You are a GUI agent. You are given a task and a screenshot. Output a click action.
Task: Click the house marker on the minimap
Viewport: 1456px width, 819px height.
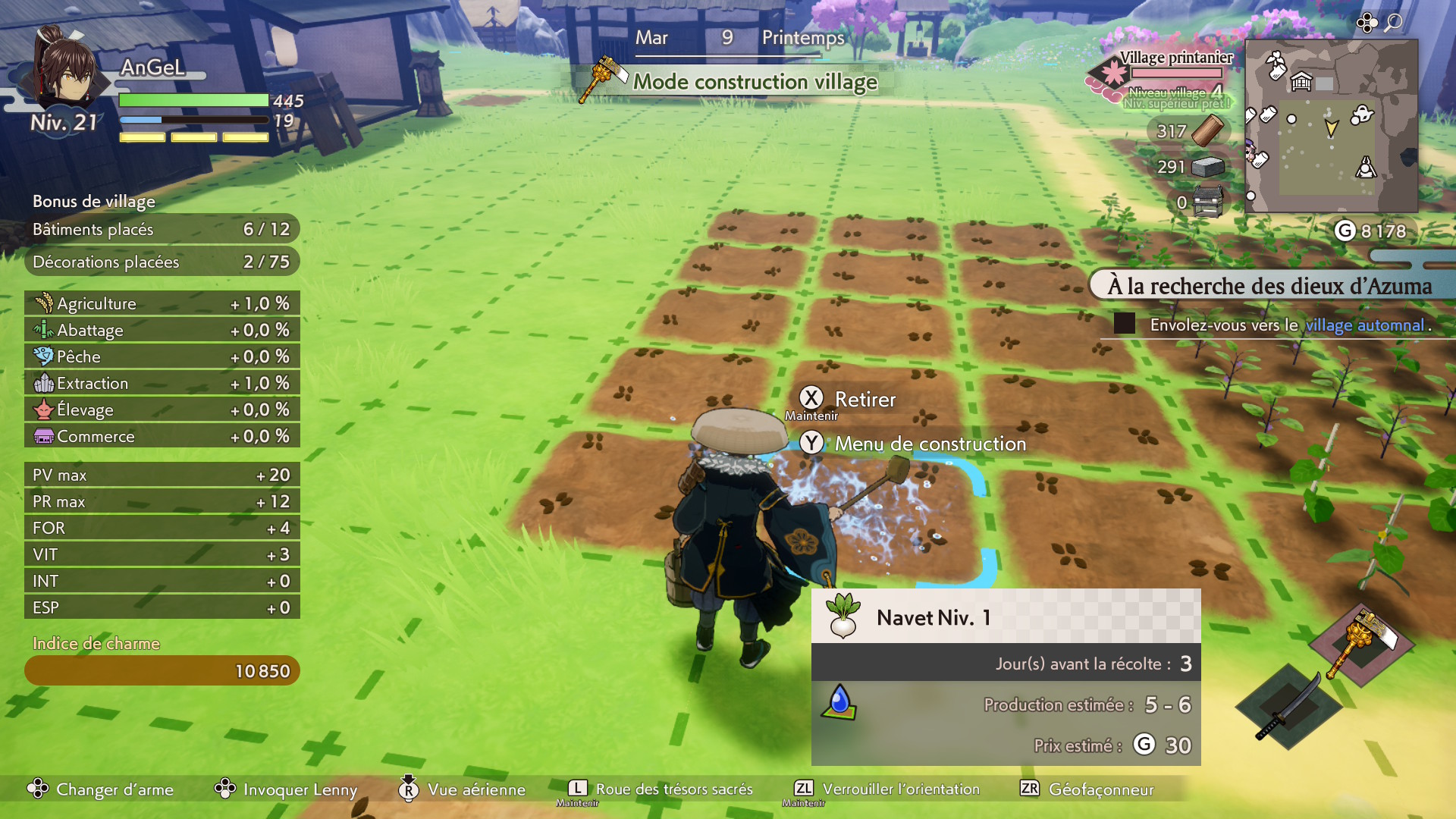point(1301,81)
